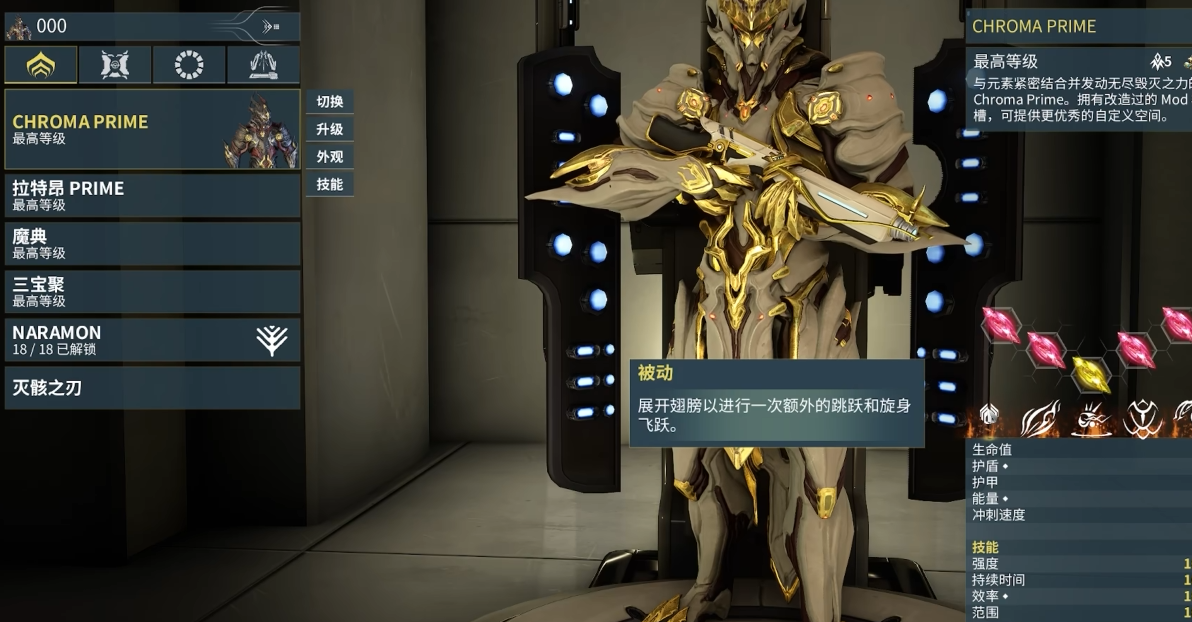Viewport: 1192px width, 622px height.
Task: Select the Chroma Prime warframe slot
Action: pyautogui.click(x=152, y=129)
